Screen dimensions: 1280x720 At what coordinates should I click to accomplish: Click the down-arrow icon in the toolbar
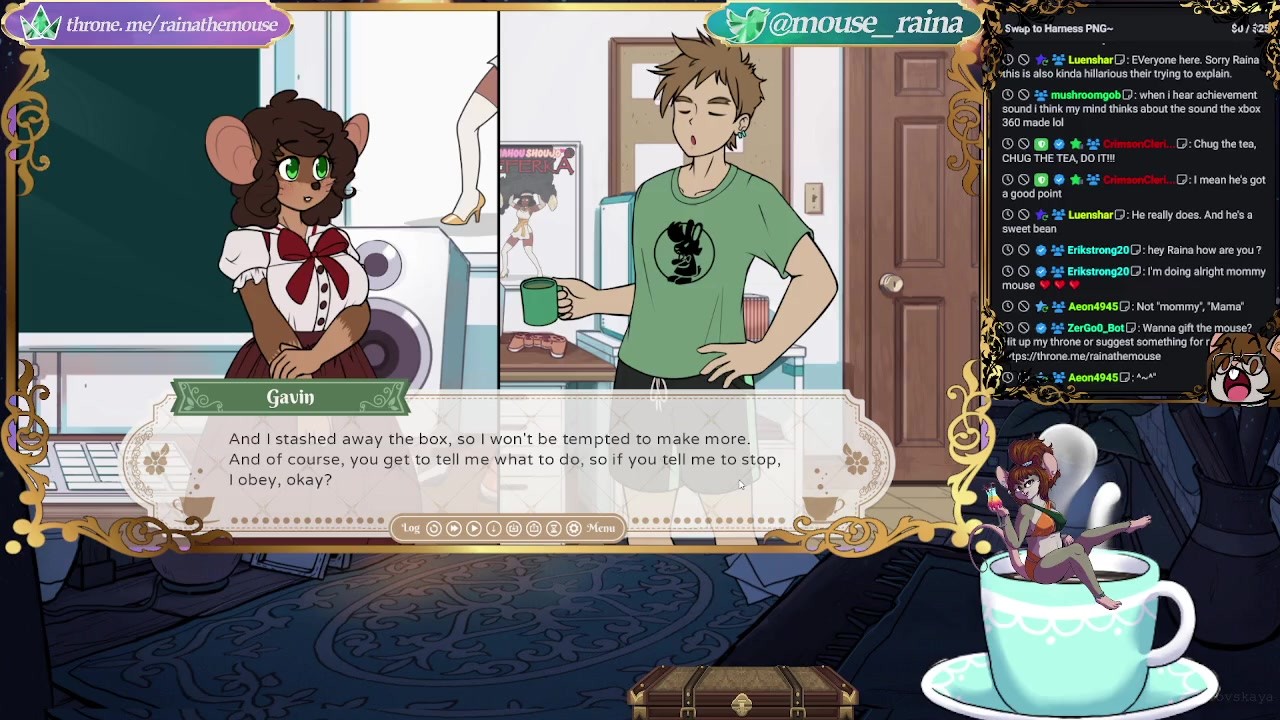tap(494, 528)
